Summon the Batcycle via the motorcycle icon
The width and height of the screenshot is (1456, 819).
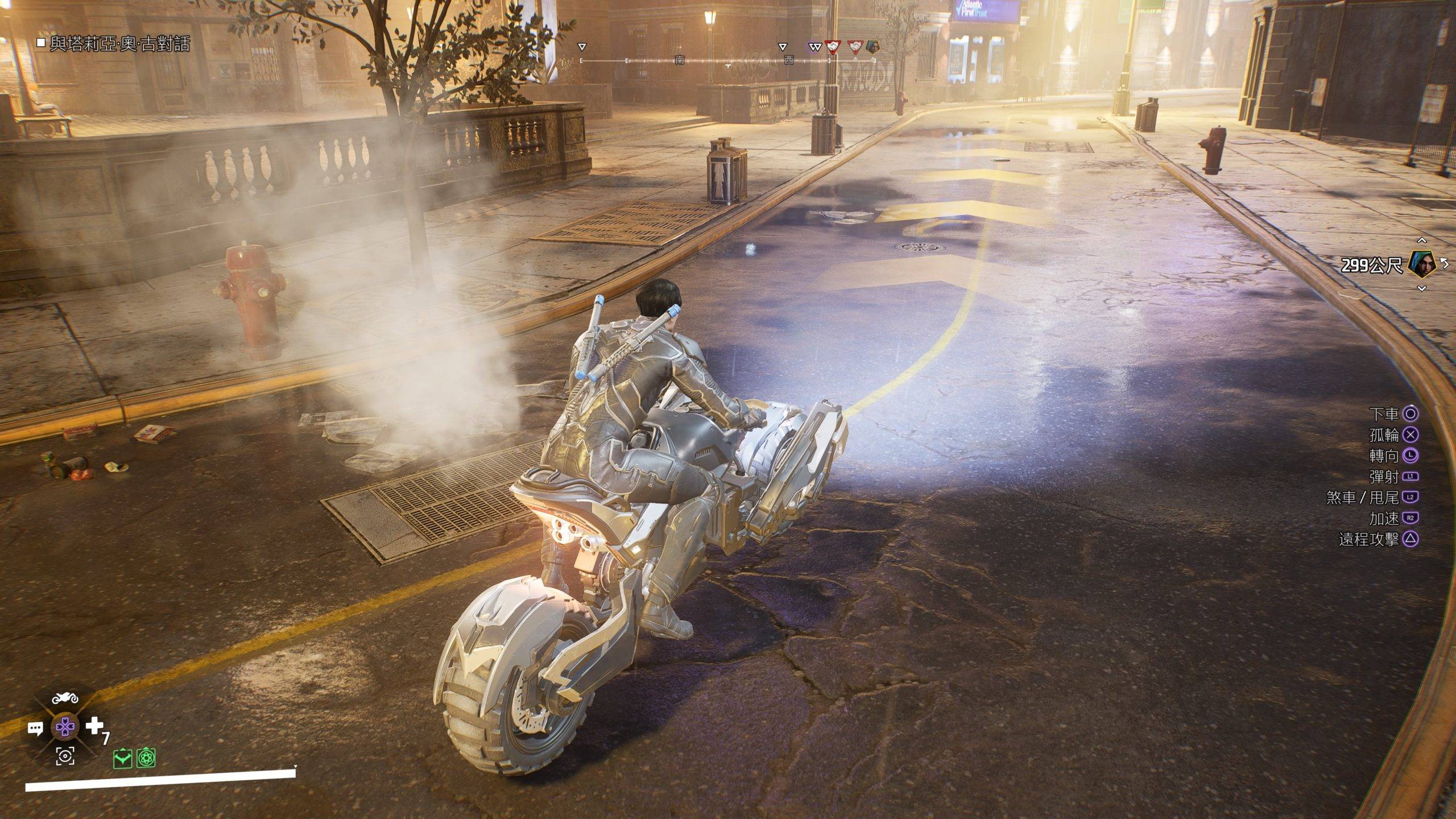point(65,698)
